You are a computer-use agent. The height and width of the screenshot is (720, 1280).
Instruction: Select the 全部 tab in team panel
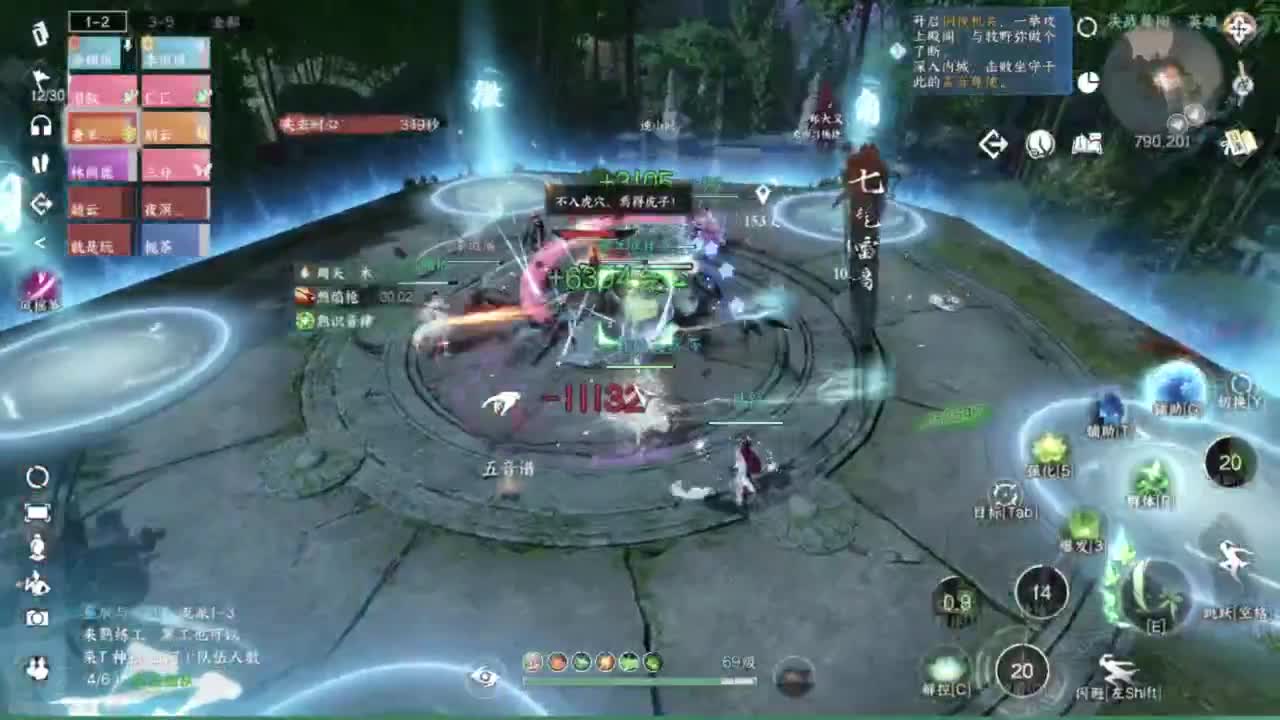222,22
